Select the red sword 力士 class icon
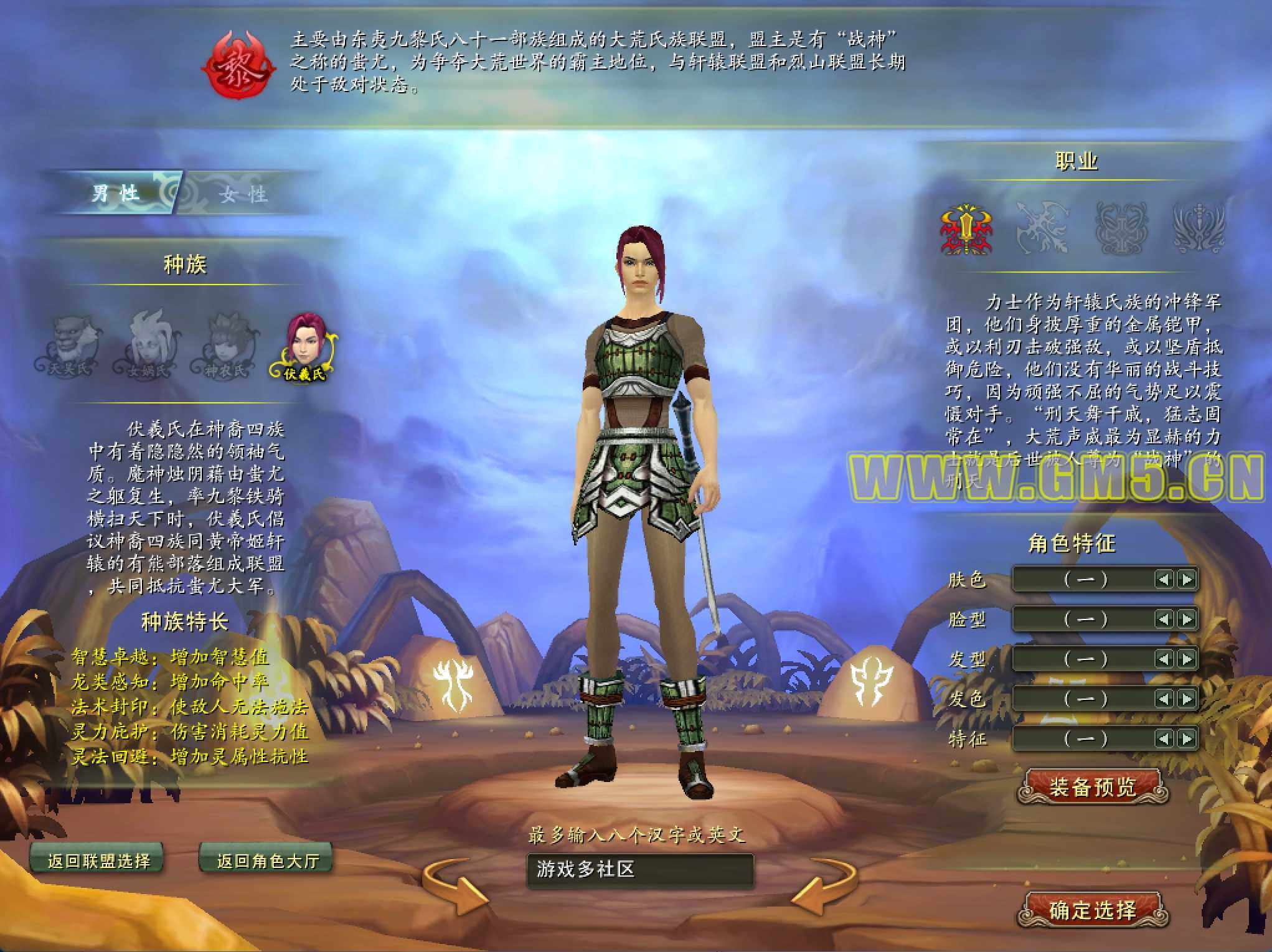Image resolution: width=1272 pixels, height=952 pixels. pyautogui.click(x=966, y=229)
